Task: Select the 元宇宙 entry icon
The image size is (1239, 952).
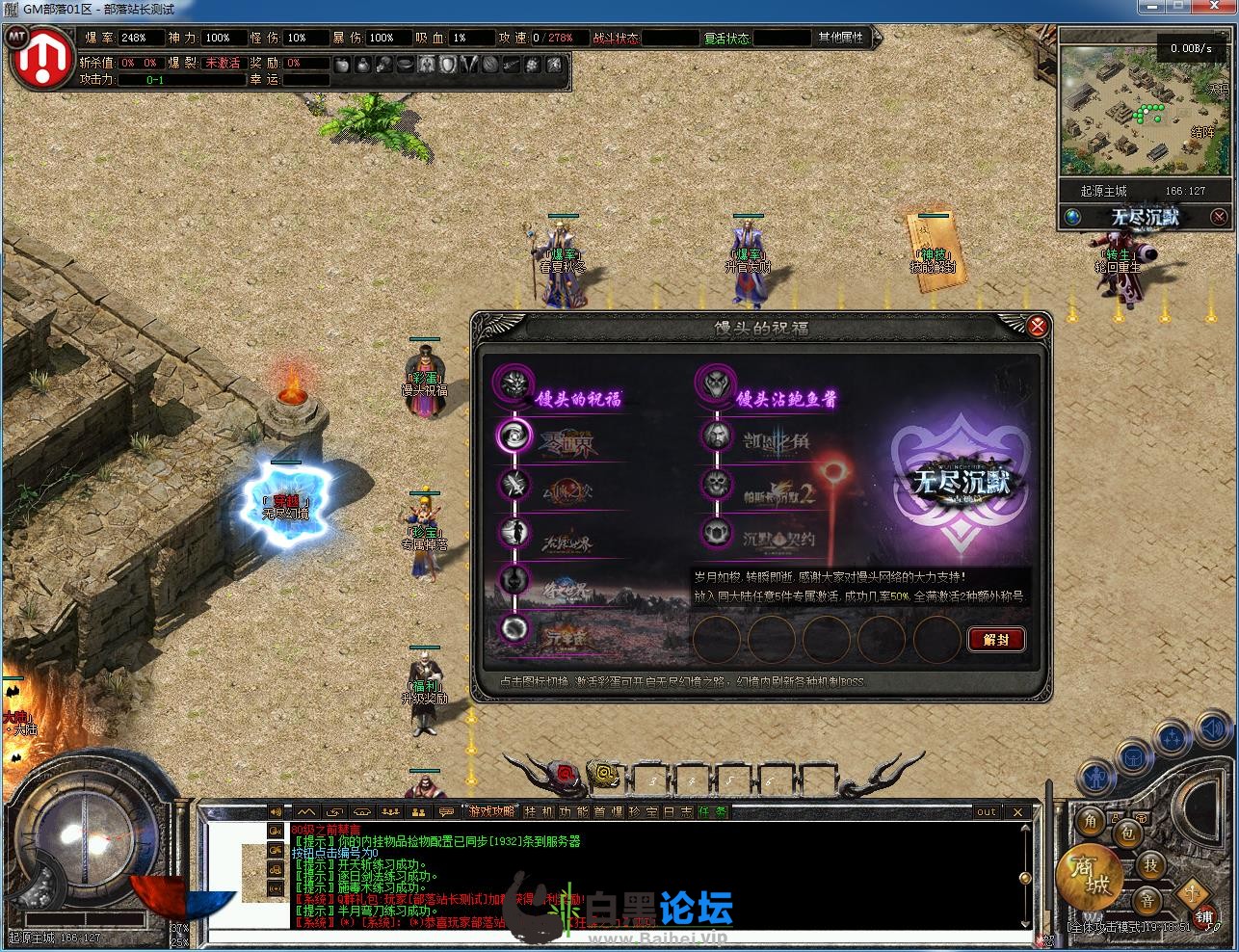Action: pyautogui.click(x=514, y=629)
